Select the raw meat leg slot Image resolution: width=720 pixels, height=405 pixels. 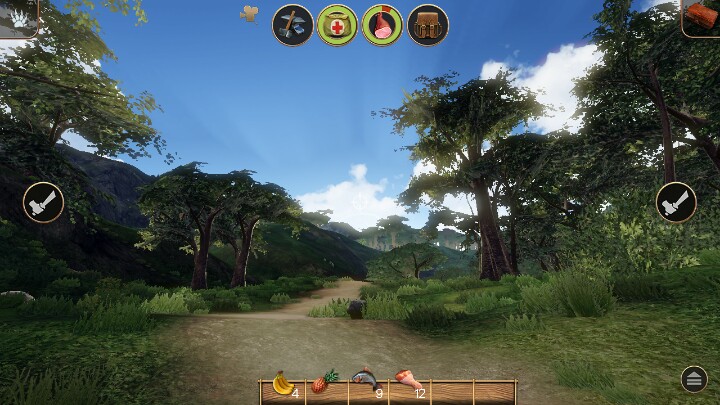[409, 383]
